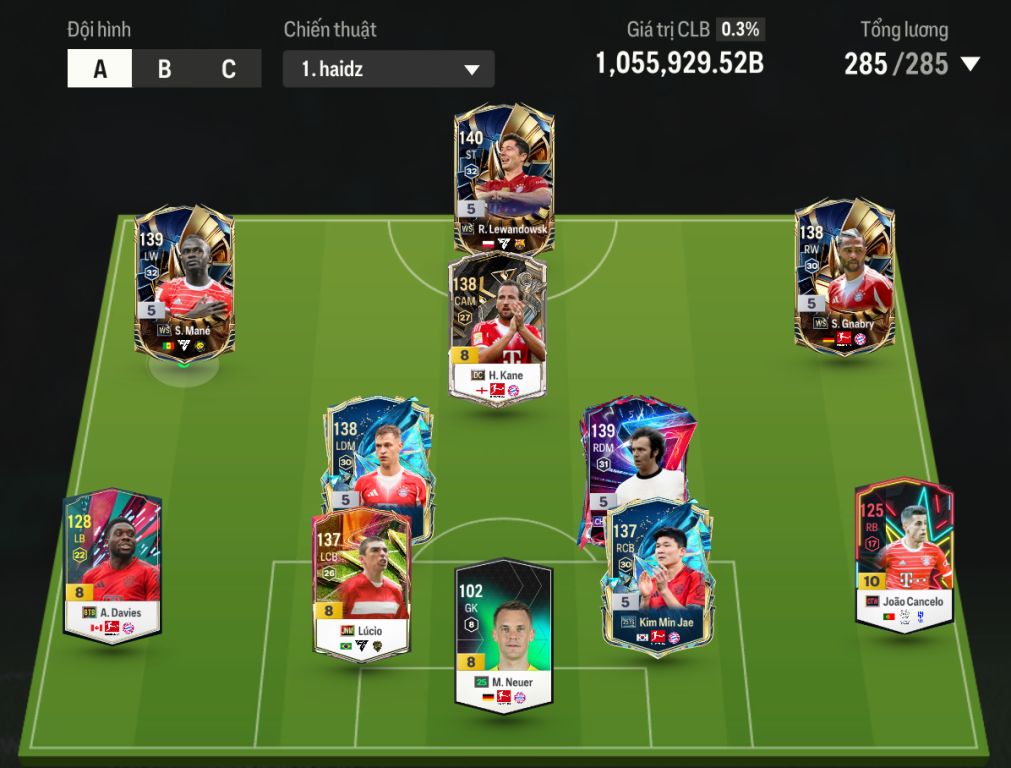Switch to squad tab C

(x=228, y=69)
